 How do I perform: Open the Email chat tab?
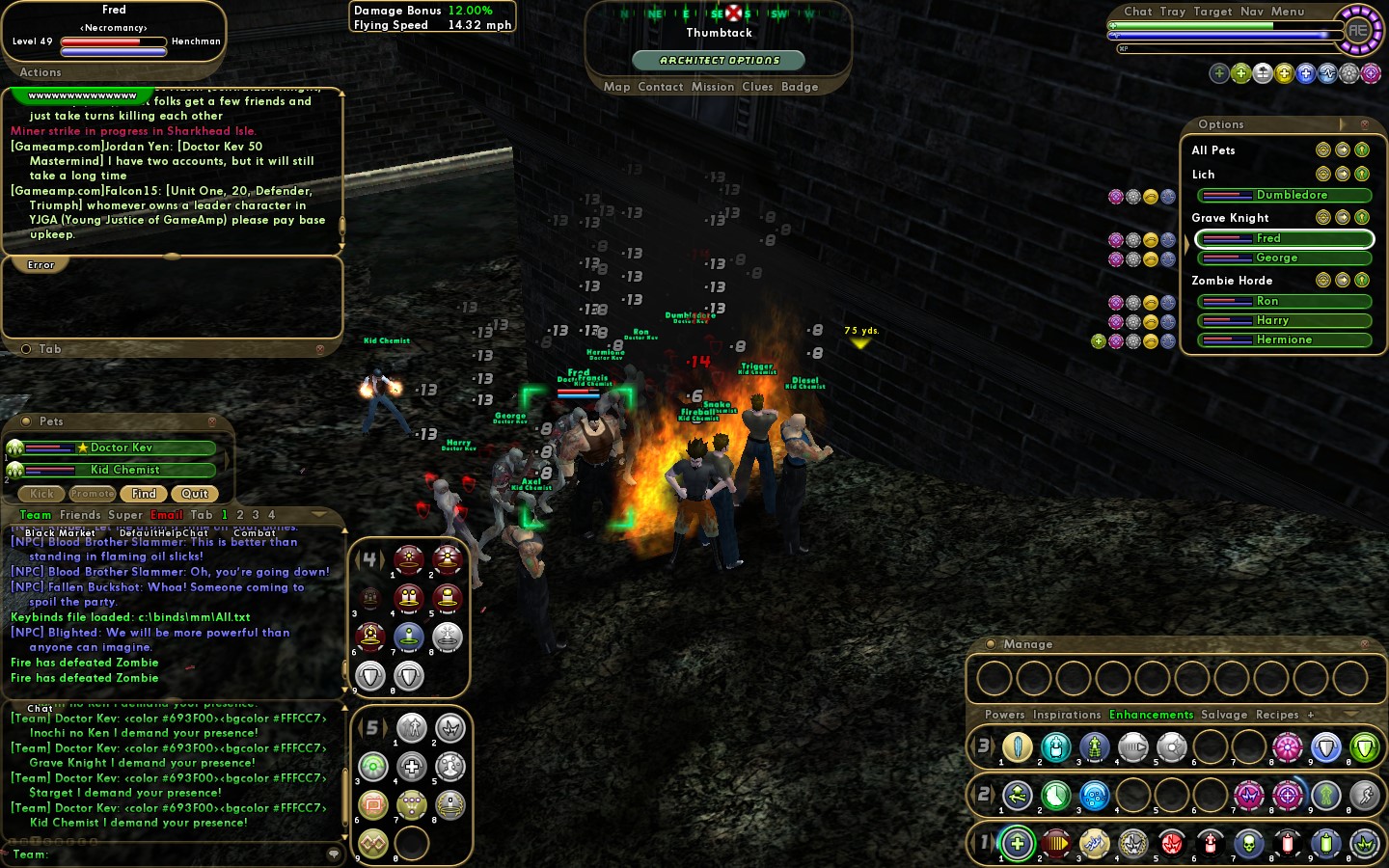[x=166, y=515]
